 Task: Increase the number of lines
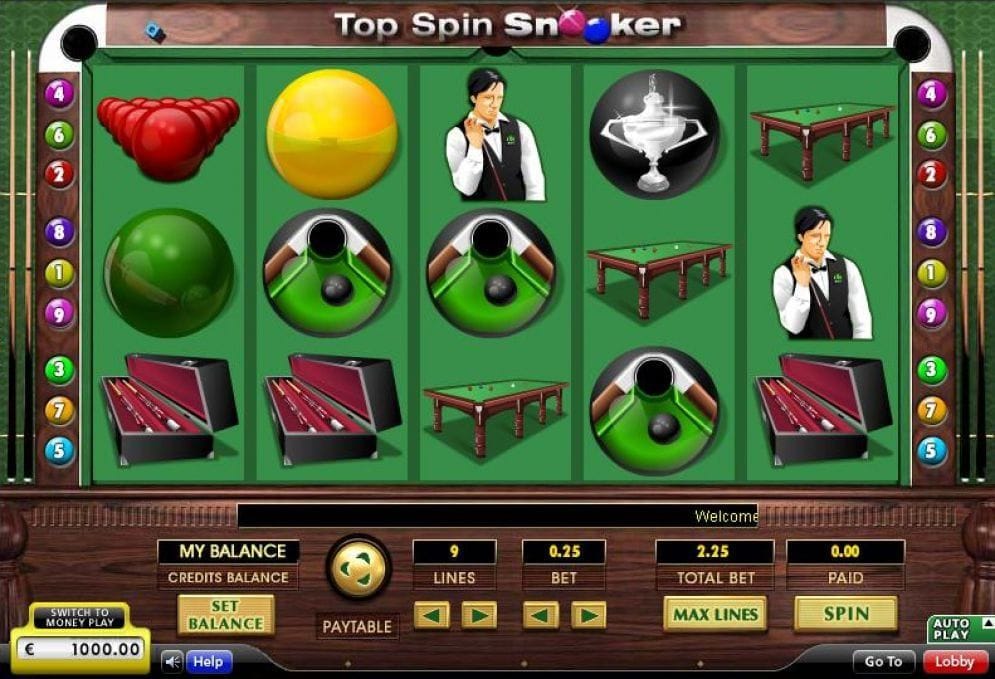pos(478,615)
